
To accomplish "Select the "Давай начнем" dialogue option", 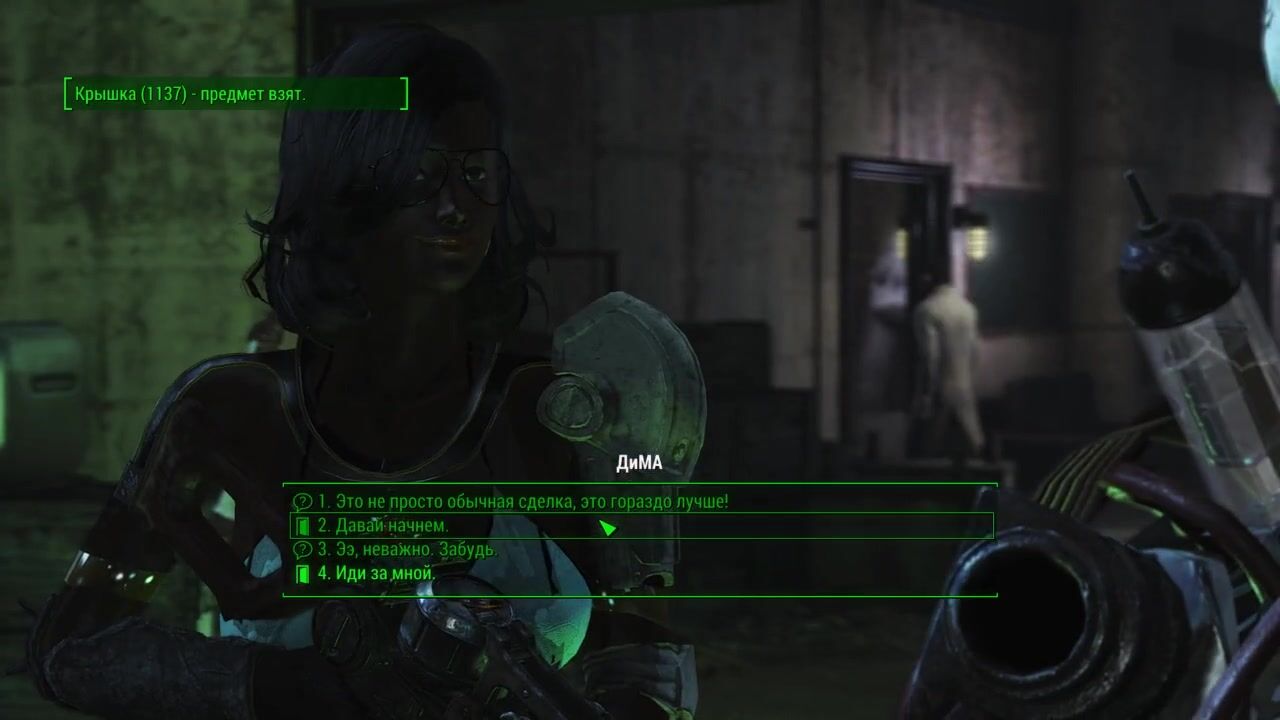I will (x=383, y=526).
